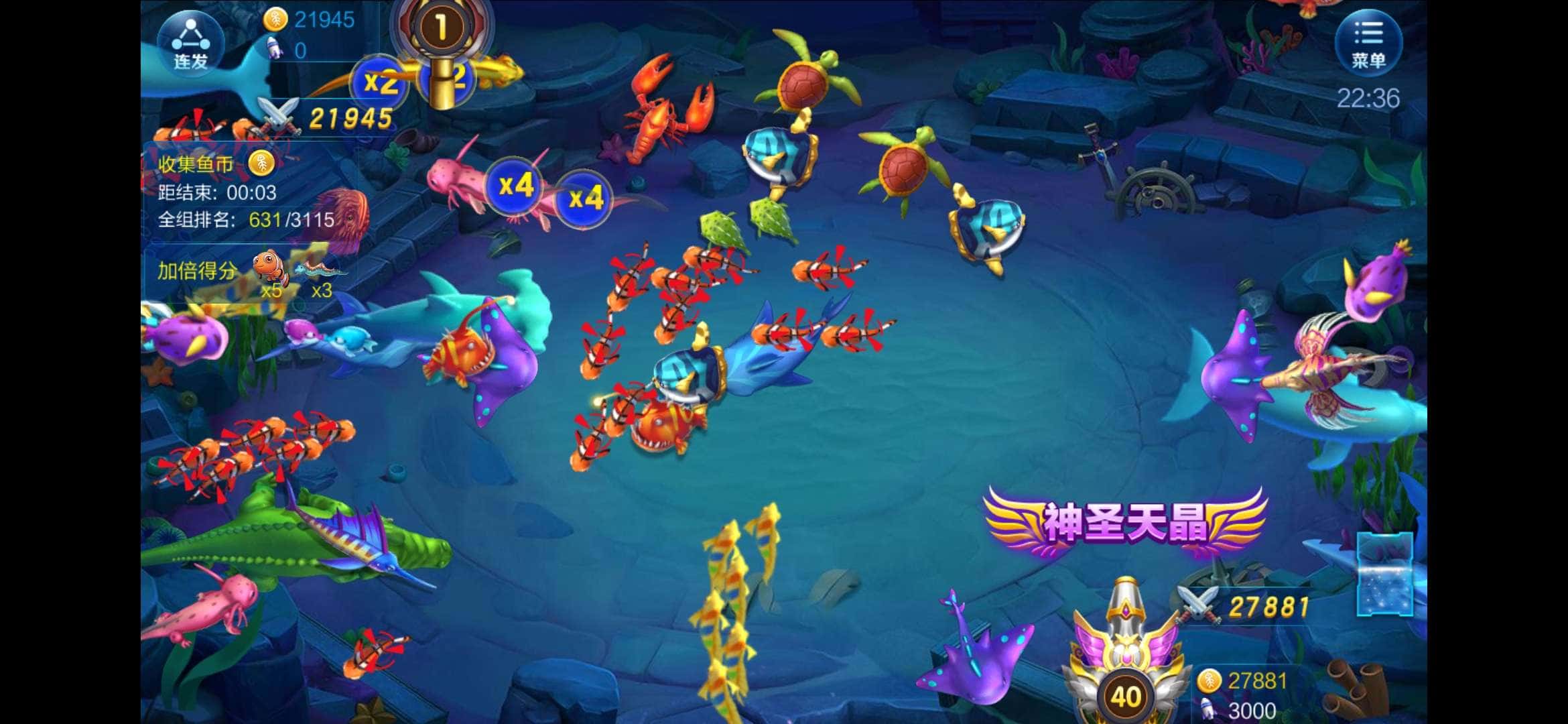Open the 菜单 menu panel

(x=1370, y=44)
